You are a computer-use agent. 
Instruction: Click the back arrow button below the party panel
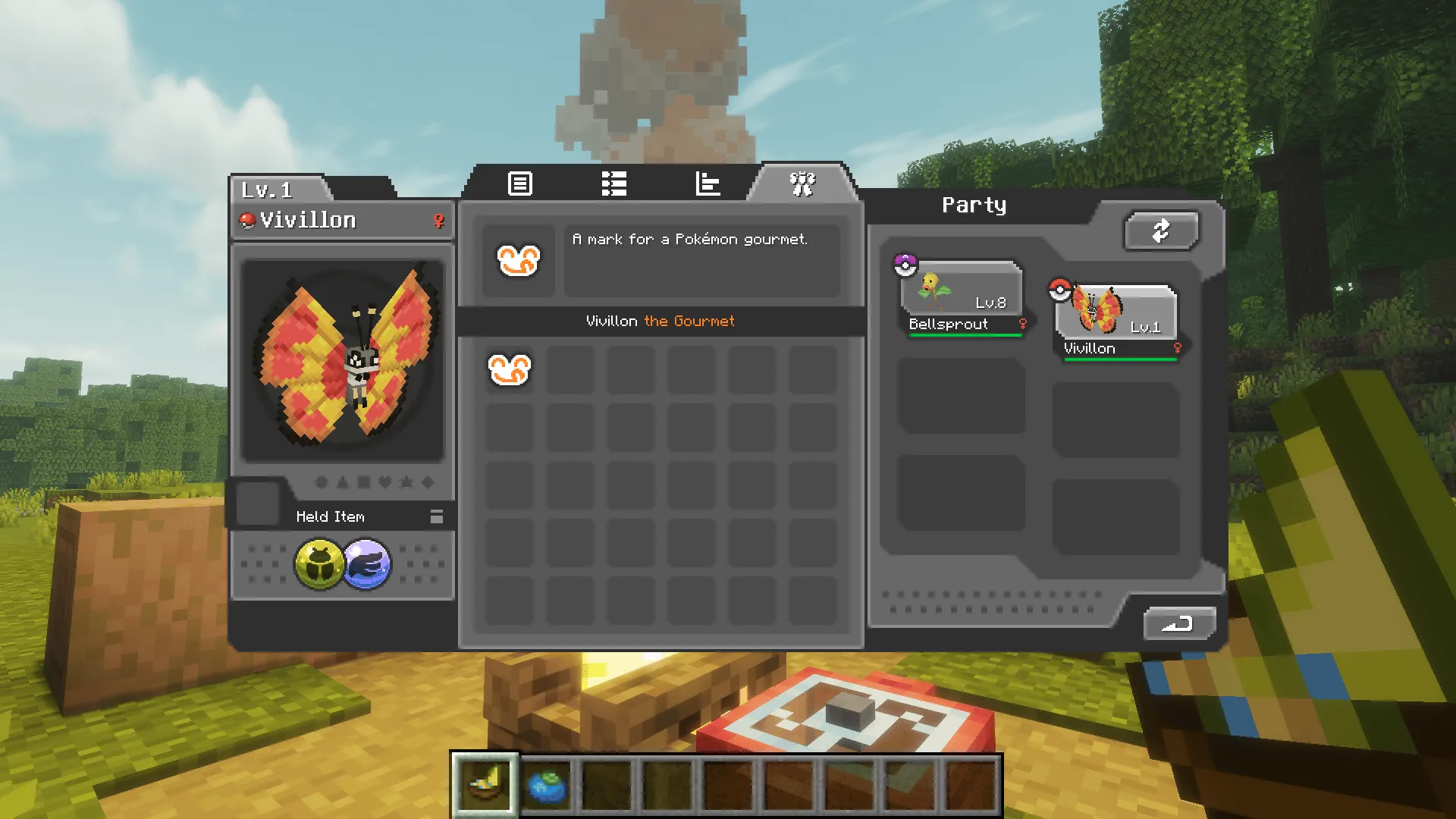1179,622
